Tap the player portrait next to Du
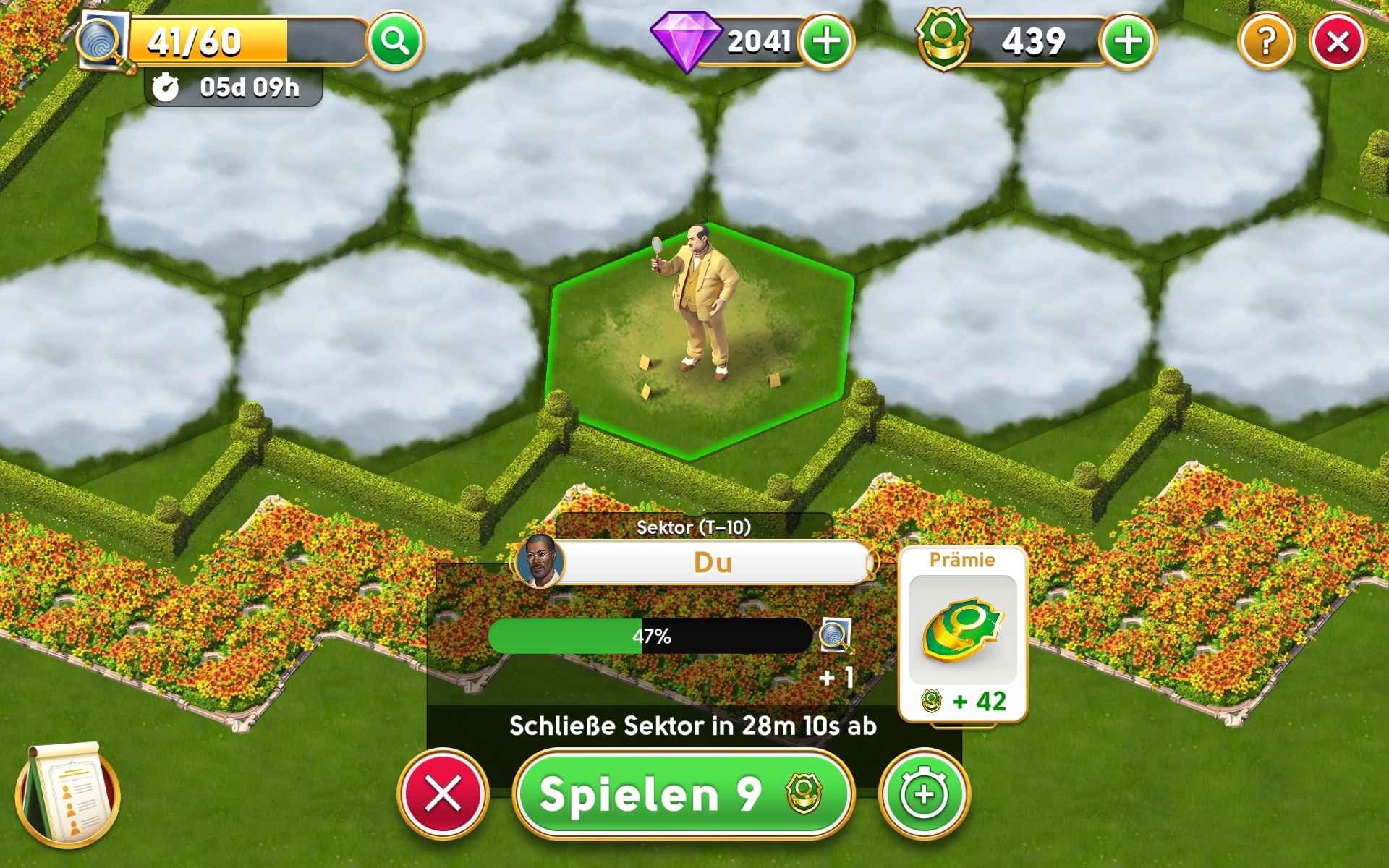 (x=540, y=561)
